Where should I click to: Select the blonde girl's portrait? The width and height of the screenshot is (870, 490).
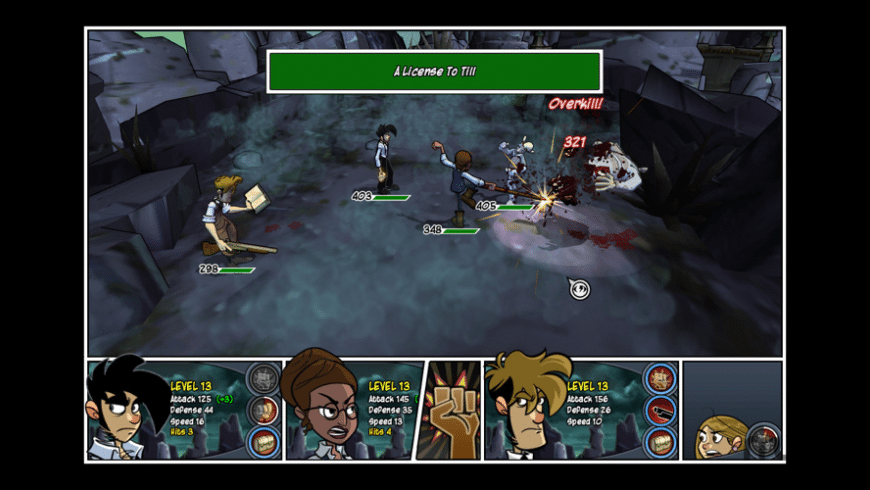pos(719,438)
